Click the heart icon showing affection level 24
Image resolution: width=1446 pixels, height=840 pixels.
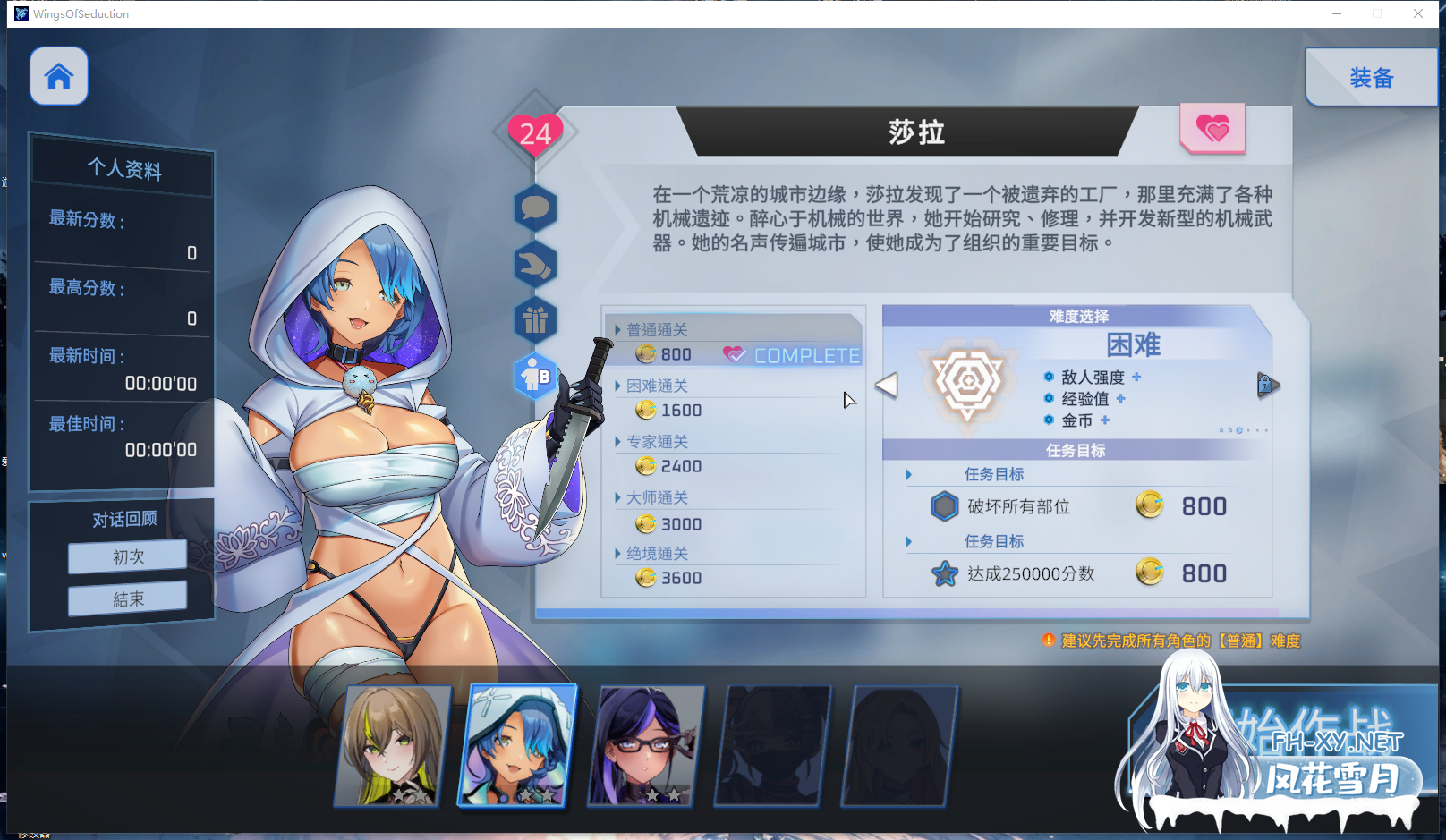(534, 134)
